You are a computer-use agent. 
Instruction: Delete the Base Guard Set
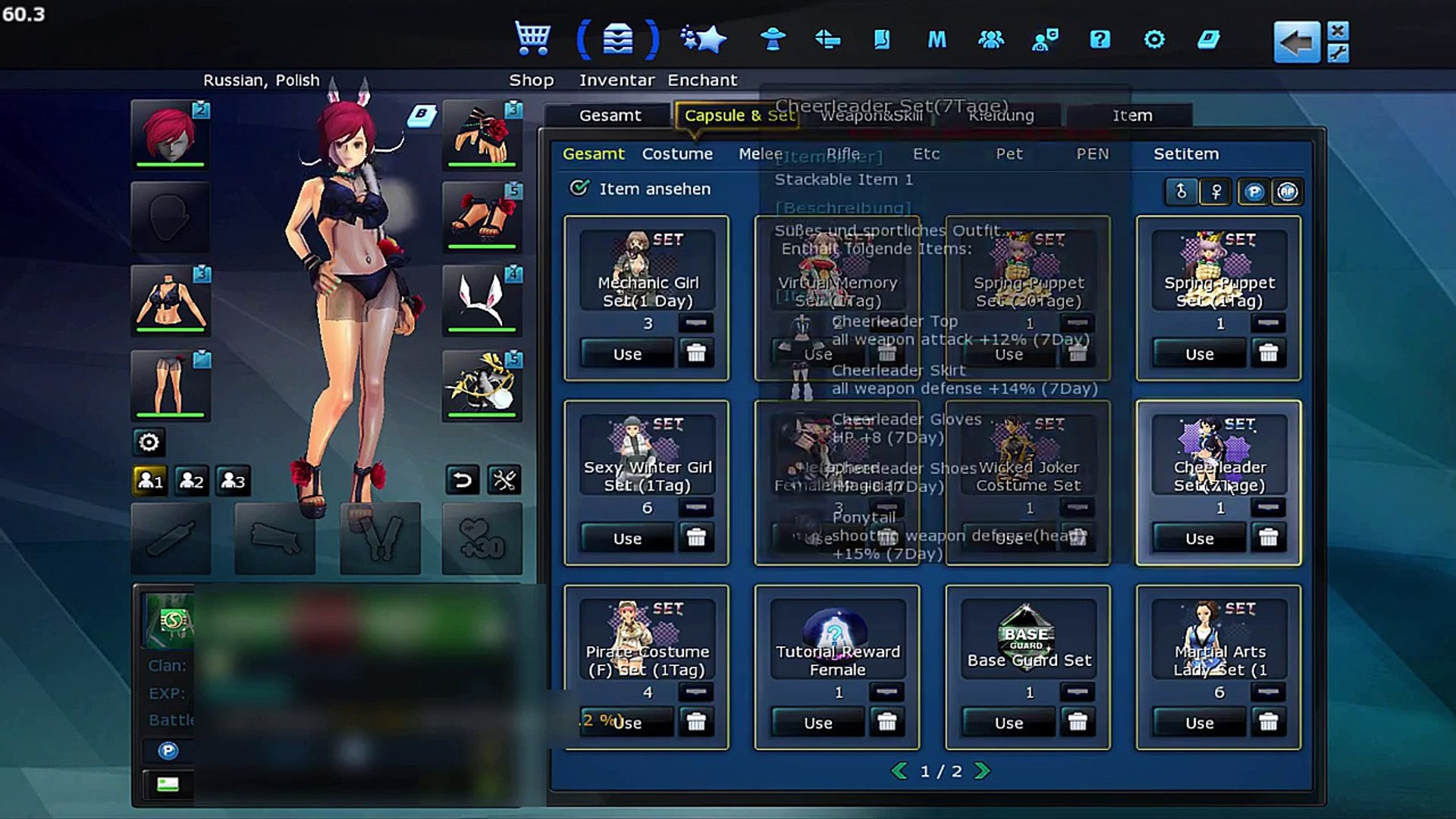coord(1077,723)
